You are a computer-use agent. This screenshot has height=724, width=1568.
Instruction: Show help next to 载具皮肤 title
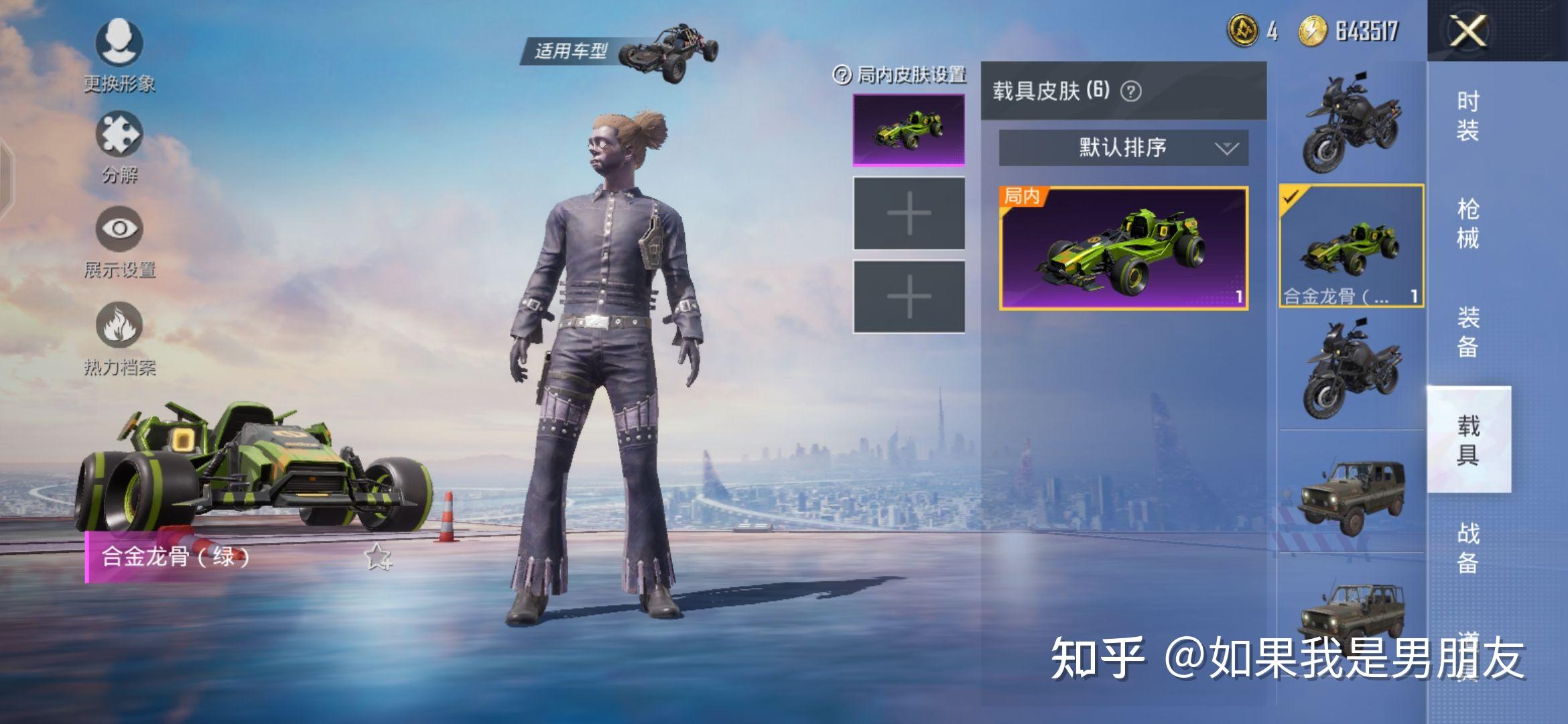pyautogui.click(x=1131, y=91)
